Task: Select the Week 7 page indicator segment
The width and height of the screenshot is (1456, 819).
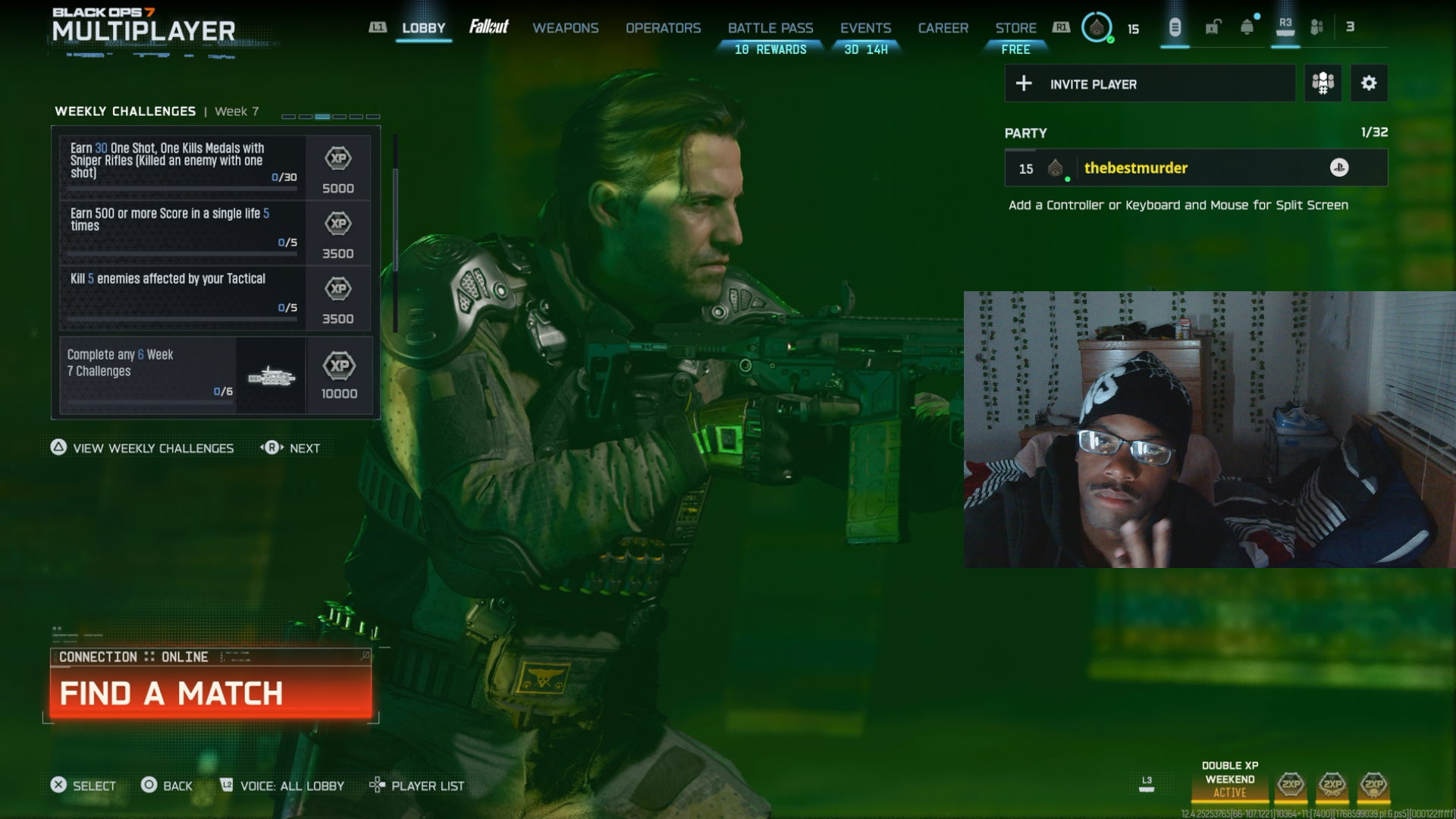Action: coord(323,116)
